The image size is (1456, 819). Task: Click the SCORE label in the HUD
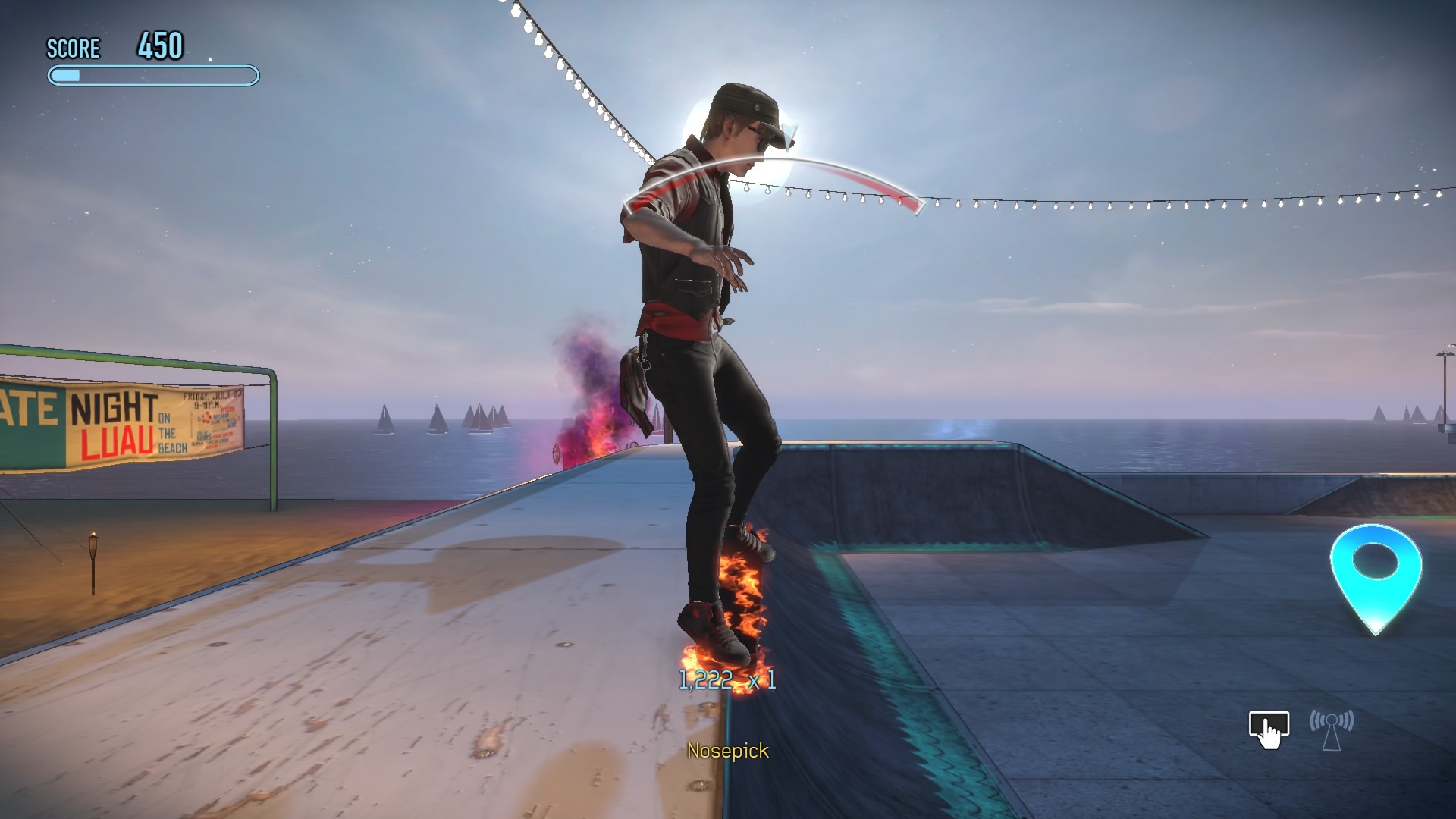pyautogui.click(x=74, y=49)
